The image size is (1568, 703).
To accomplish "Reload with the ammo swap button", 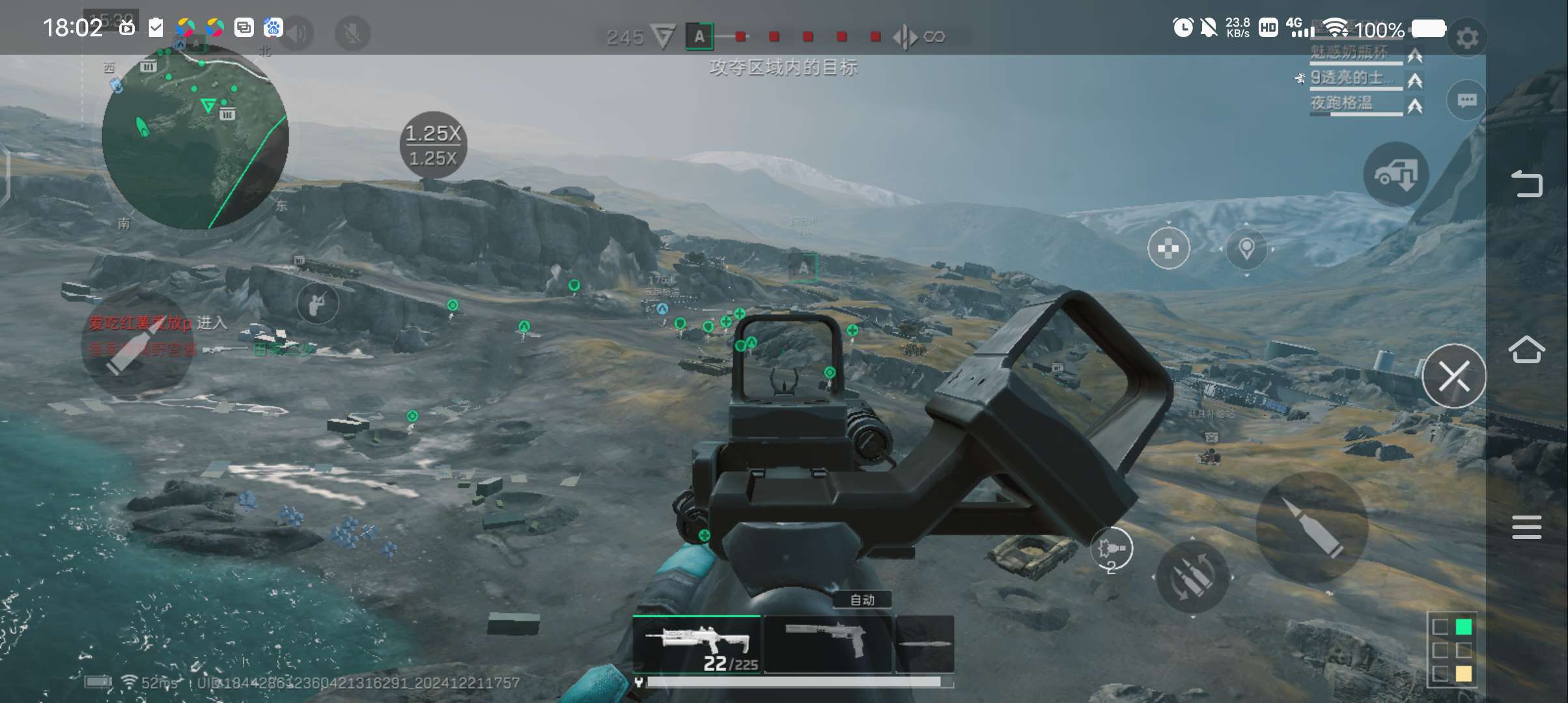I will pyautogui.click(x=1192, y=577).
